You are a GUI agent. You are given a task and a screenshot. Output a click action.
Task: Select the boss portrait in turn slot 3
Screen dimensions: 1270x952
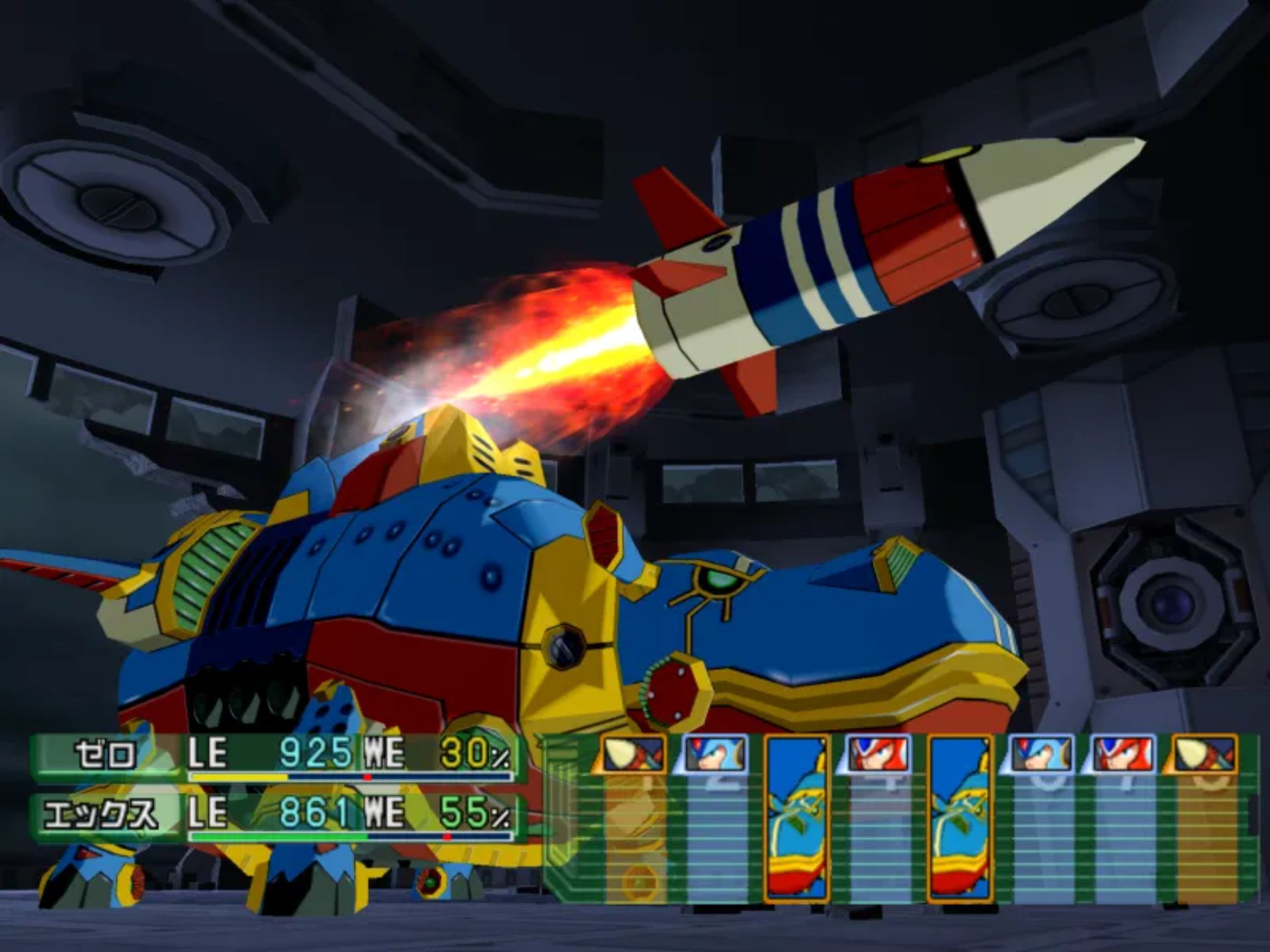(x=797, y=818)
